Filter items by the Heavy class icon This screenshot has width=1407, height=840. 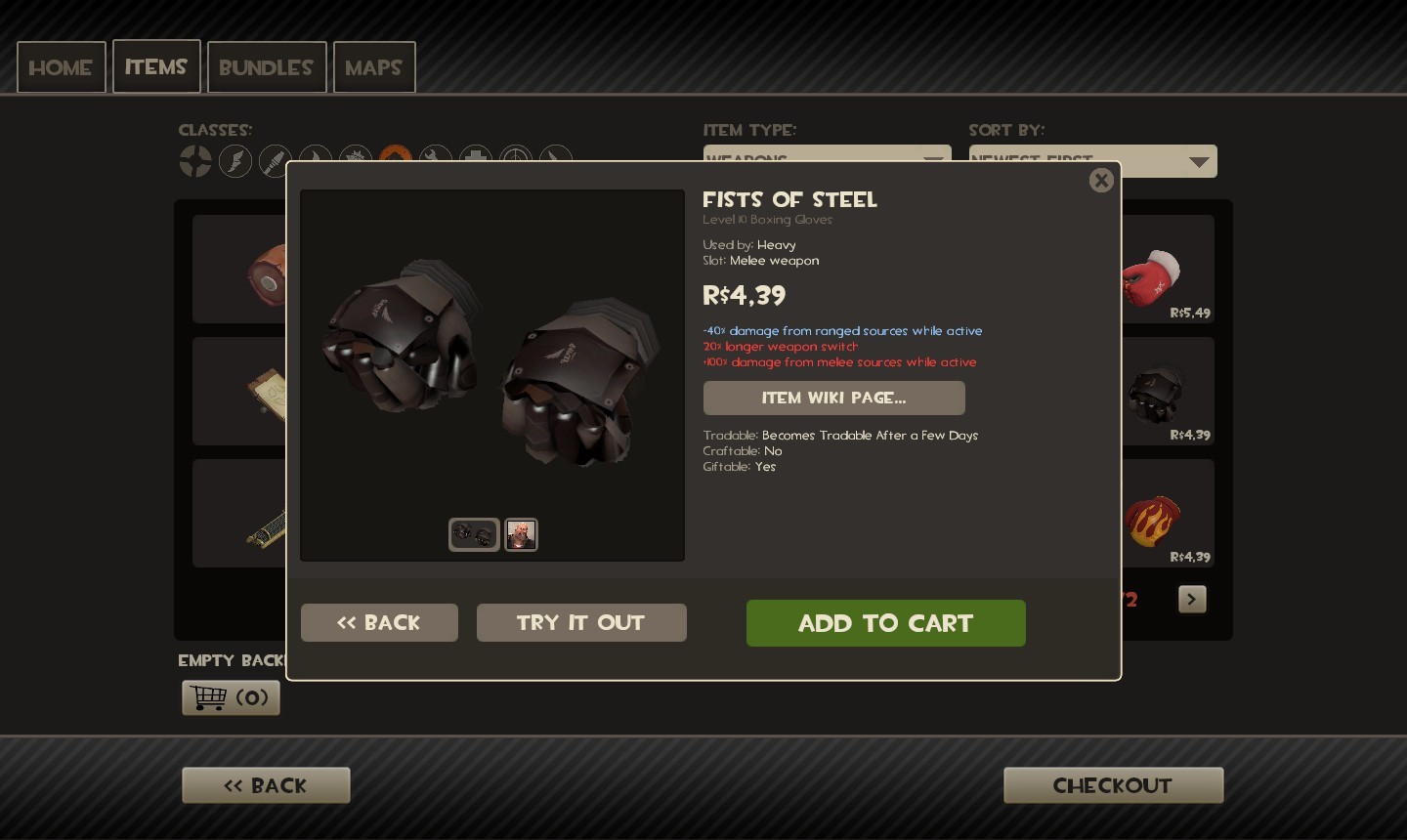[x=396, y=160]
